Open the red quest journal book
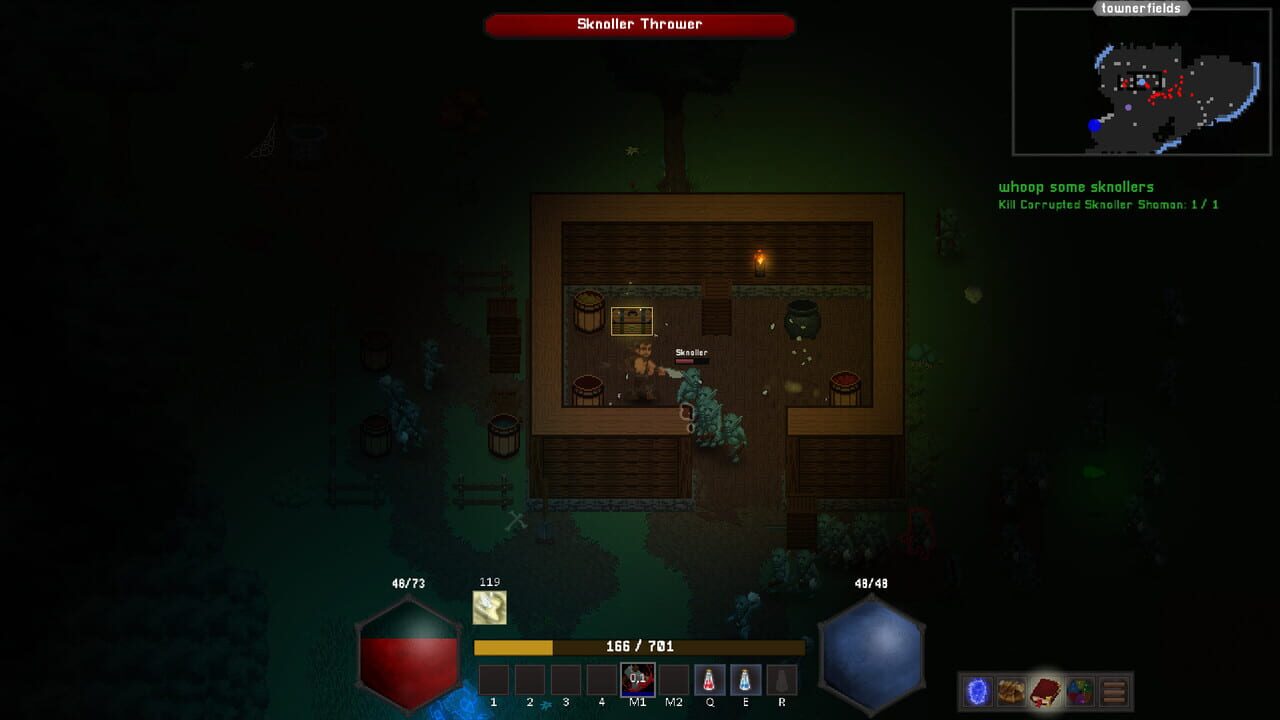Screen dimensions: 1280x720 click(1045, 690)
